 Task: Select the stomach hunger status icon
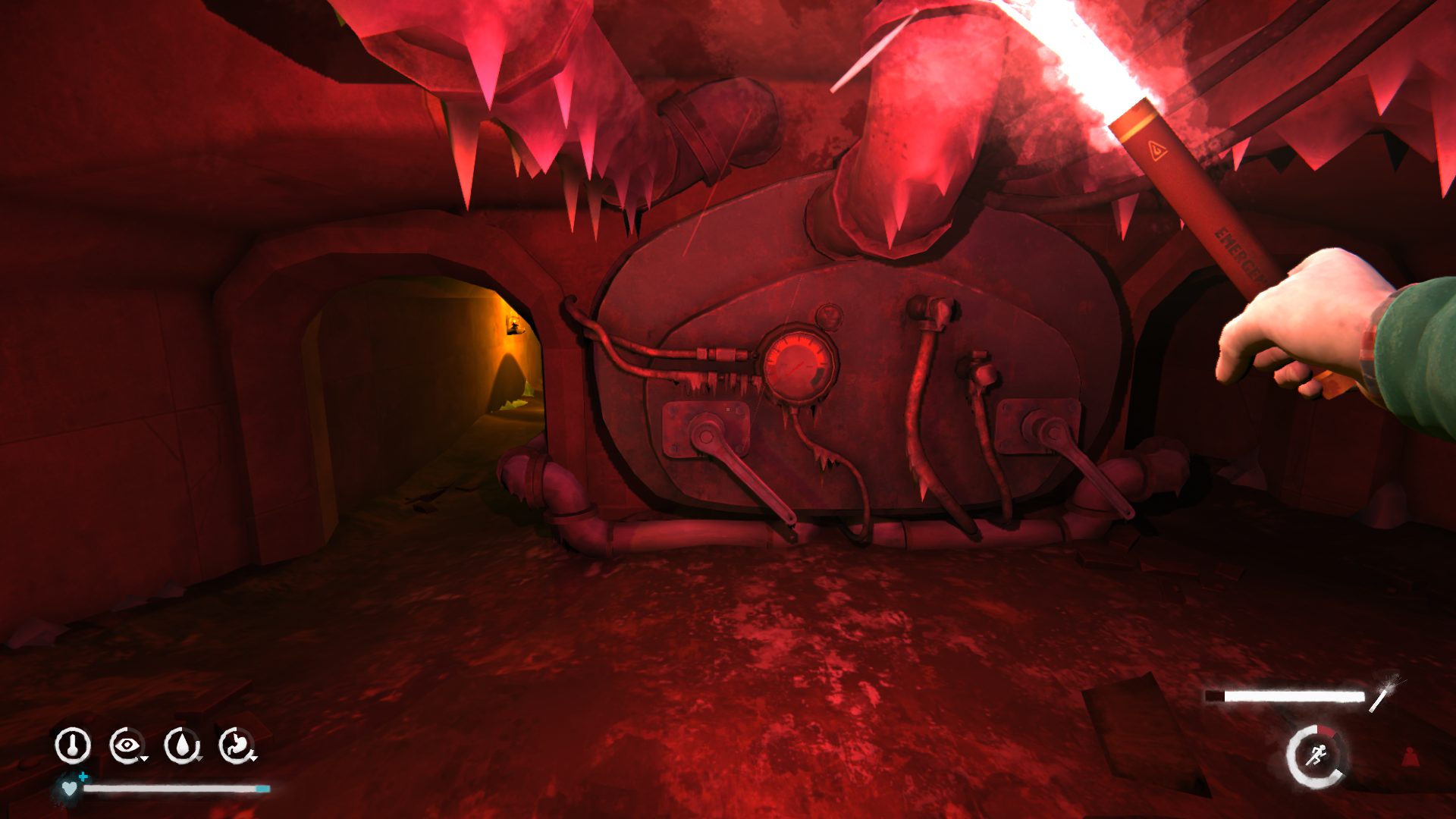pos(237,745)
